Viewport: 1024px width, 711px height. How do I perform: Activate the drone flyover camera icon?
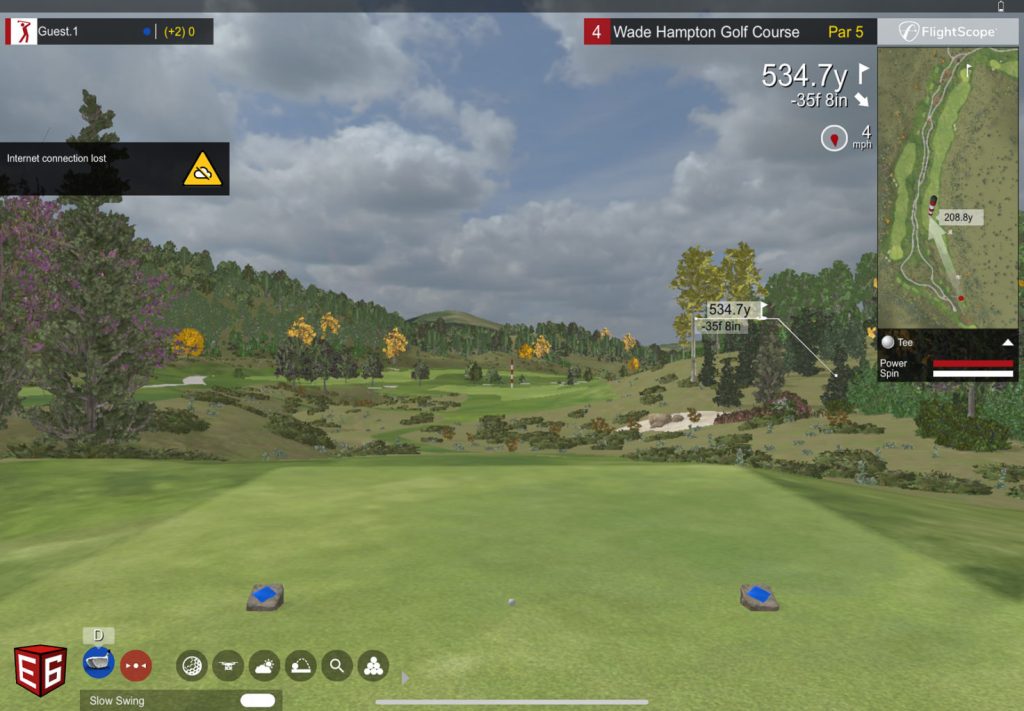(228, 665)
